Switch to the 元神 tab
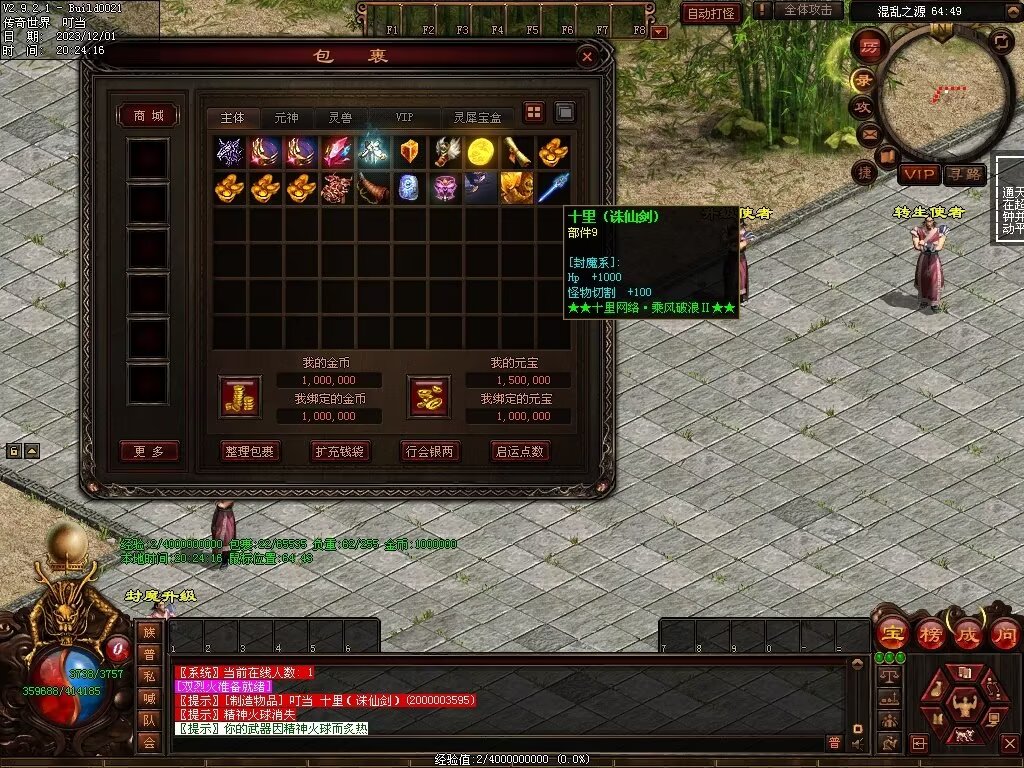This screenshot has width=1024, height=768. (286, 118)
